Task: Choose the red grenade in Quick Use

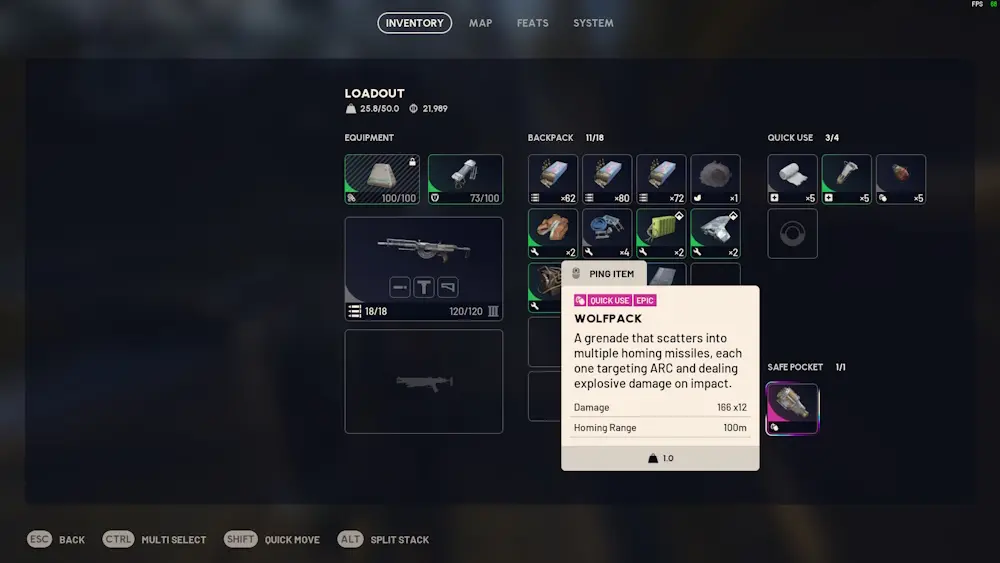Action: pos(900,179)
